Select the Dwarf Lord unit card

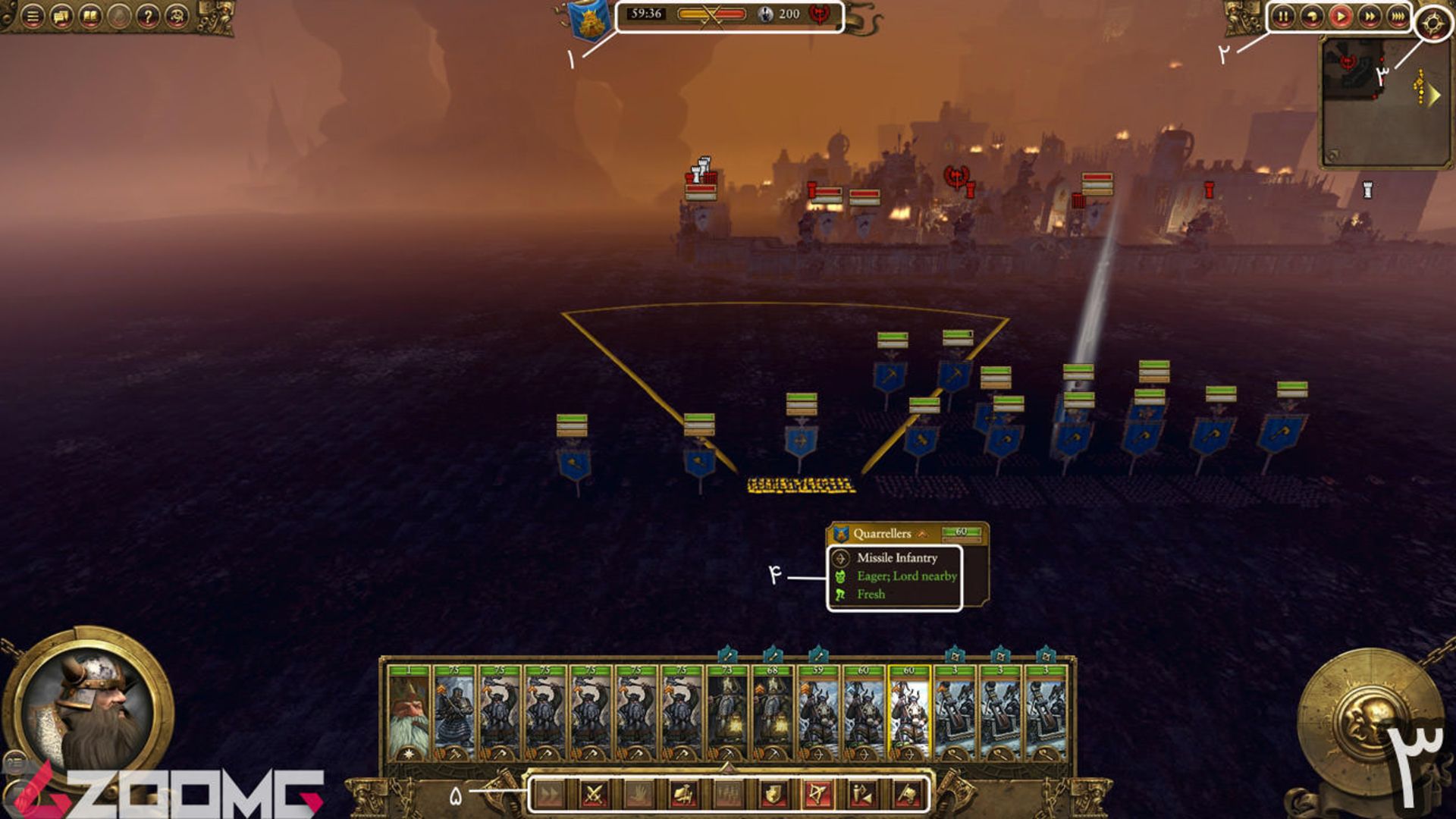(409, 713)
